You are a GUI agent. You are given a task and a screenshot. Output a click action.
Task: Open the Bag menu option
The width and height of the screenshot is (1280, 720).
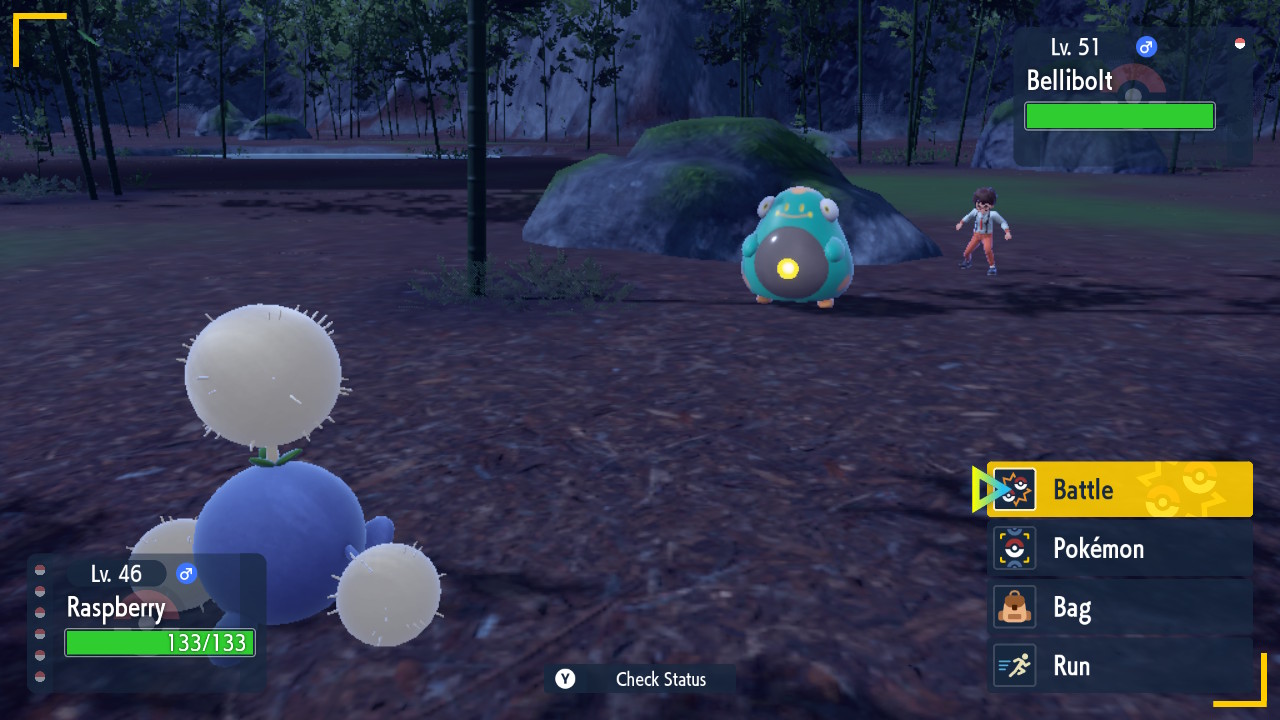click(1120, 607)
